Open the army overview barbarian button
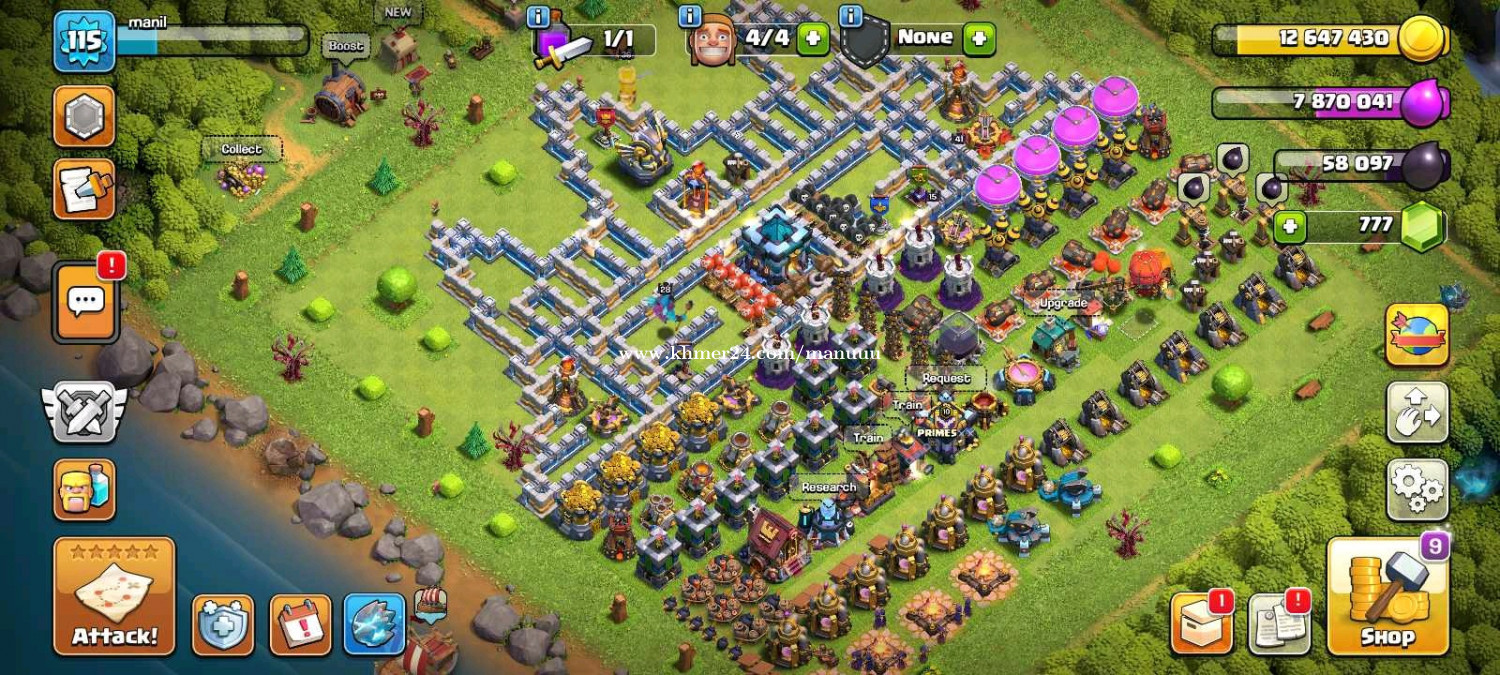 pos(84,490)
